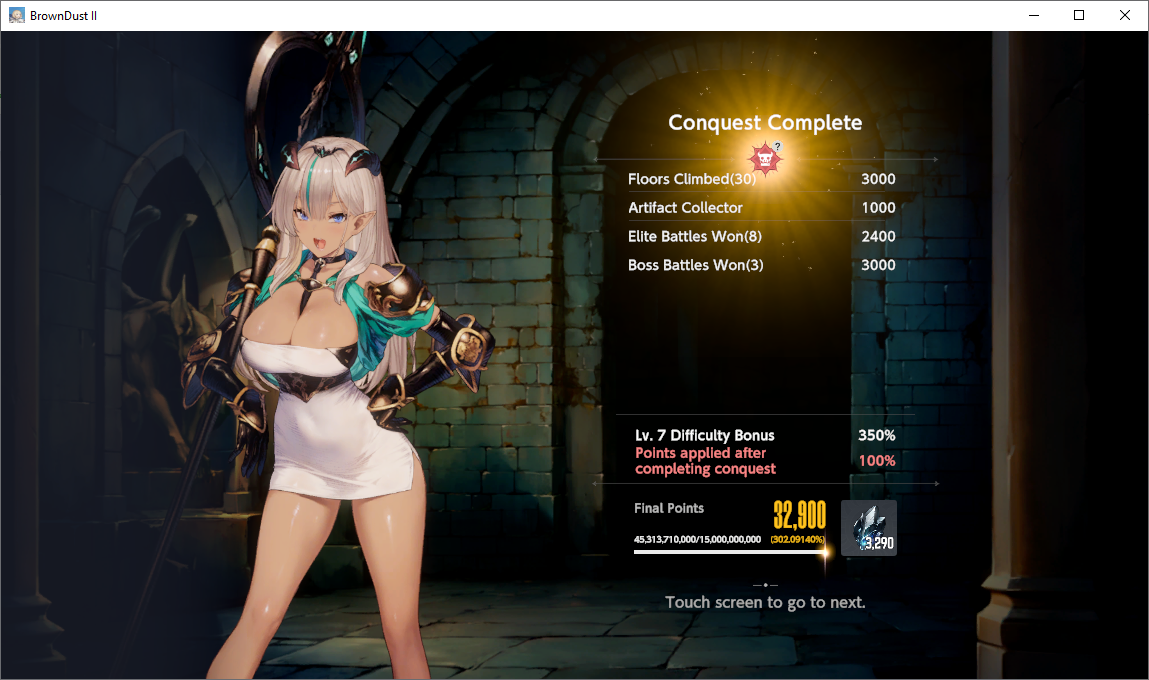Tap "Touch screen to go to next" prompt
The height and width of the screenshot is (680, 1149).
click(765, 602)
